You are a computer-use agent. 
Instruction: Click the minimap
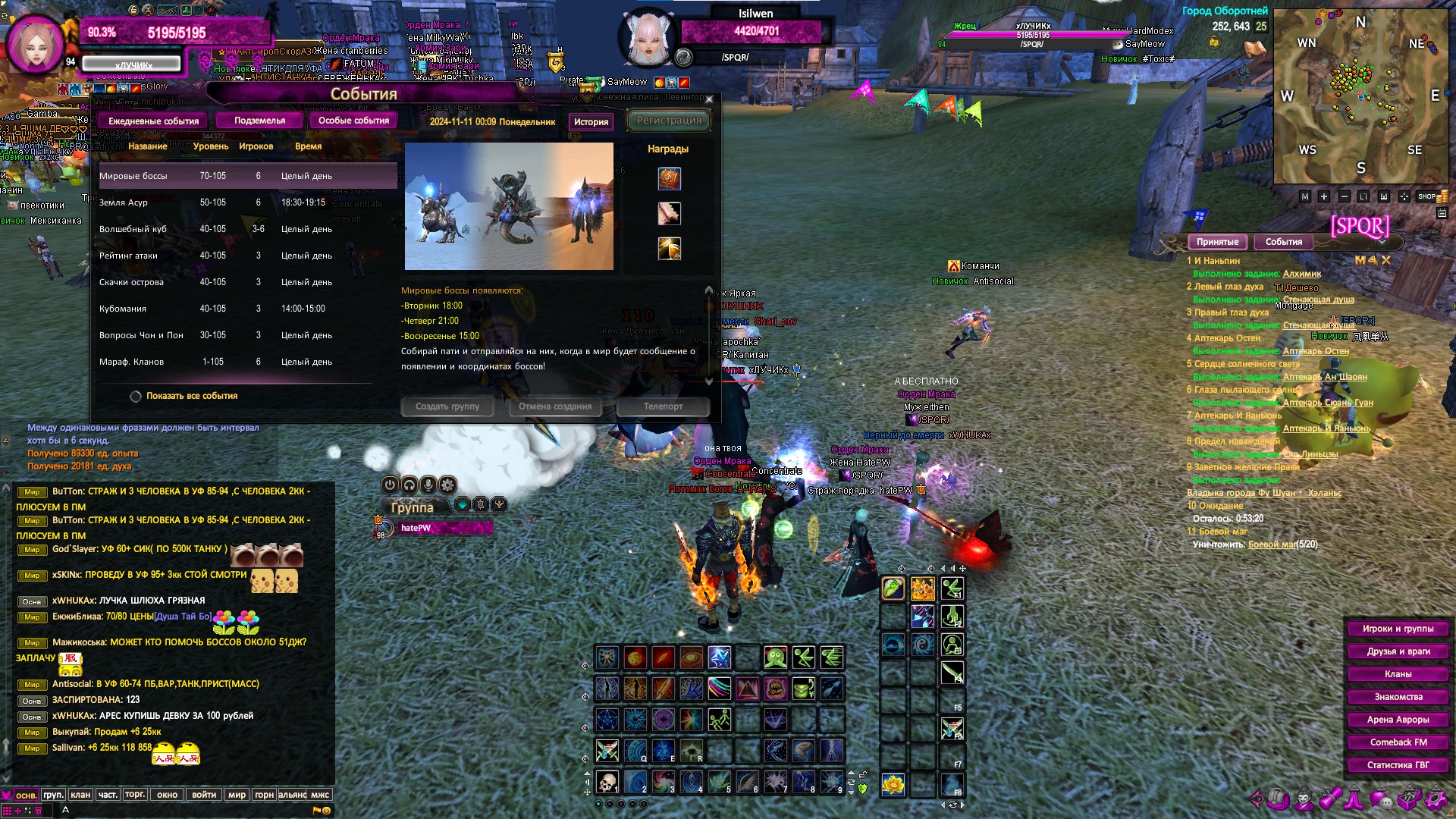click(1360, 97)
